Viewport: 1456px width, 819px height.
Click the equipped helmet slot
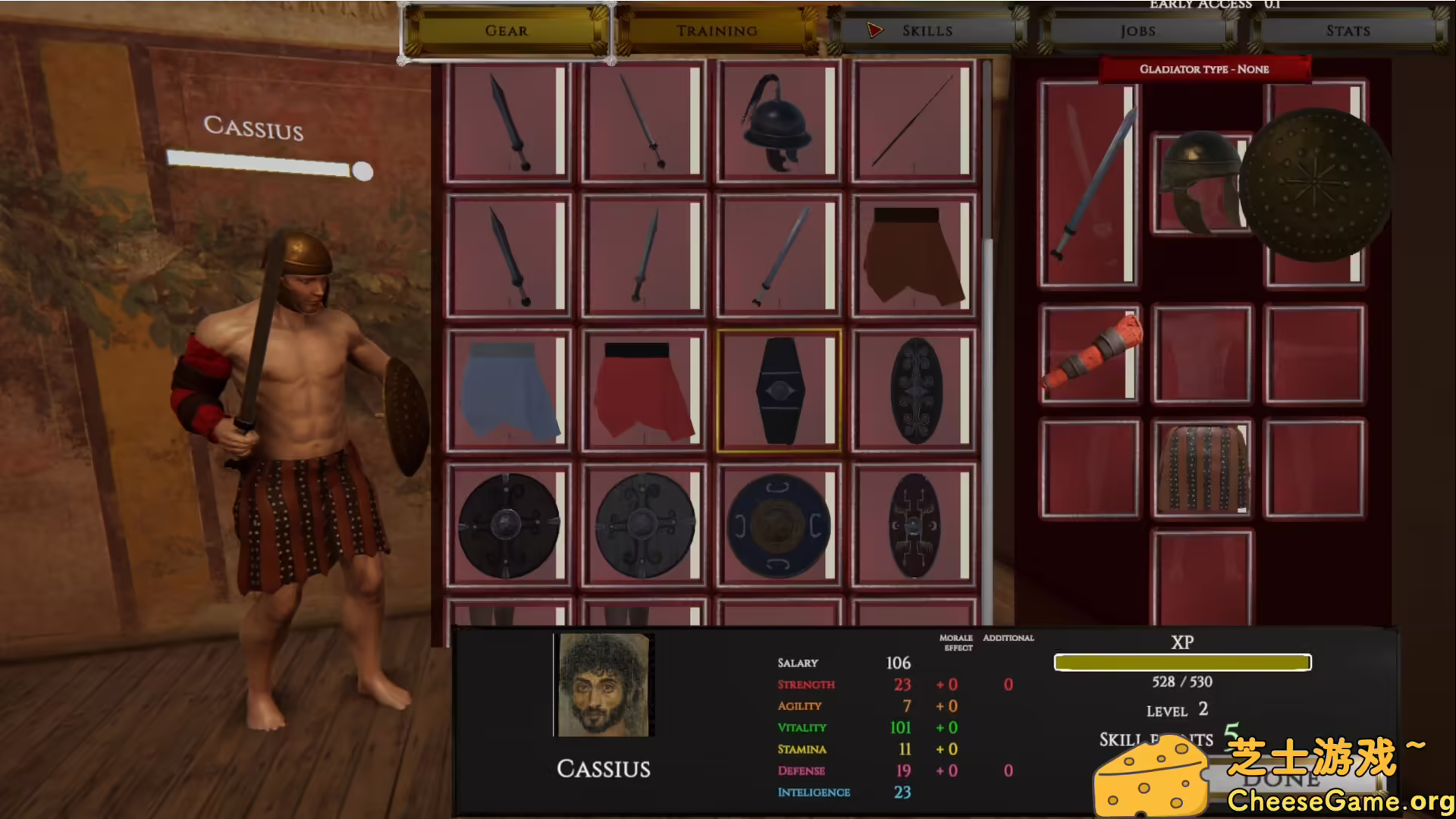pyautogui.click(x=1201, y=182)
